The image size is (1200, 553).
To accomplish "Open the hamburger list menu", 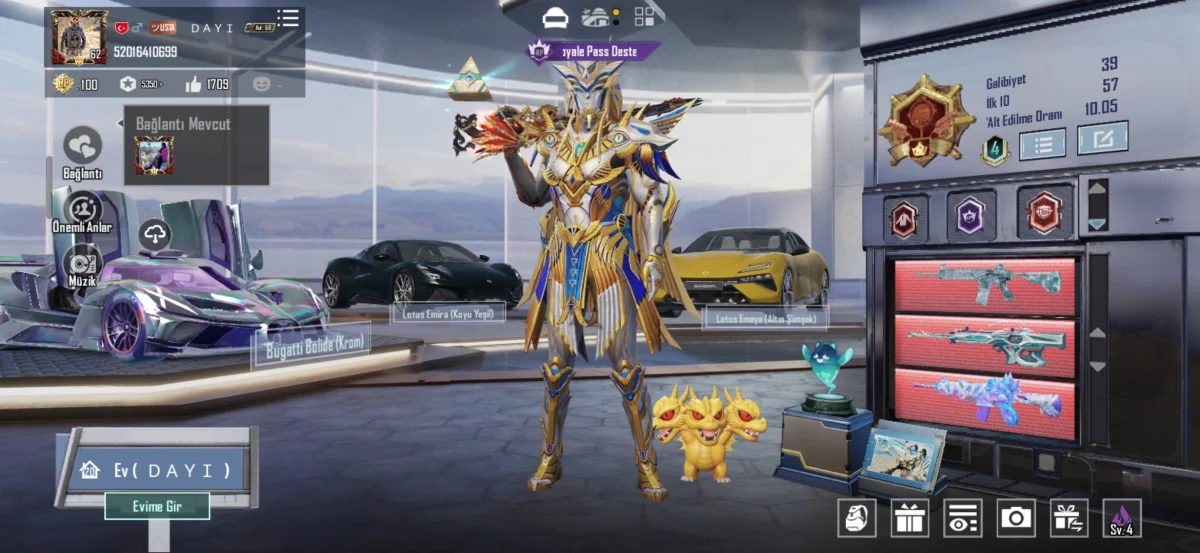I will pos(288,18).
